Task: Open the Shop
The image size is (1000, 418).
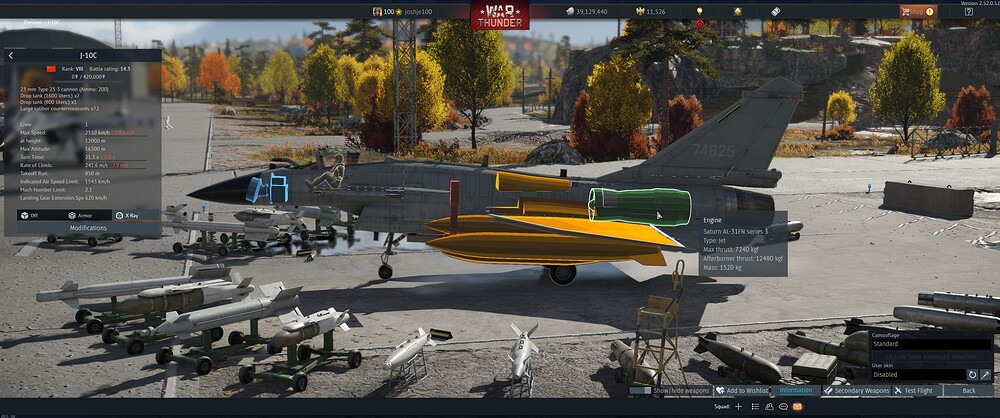Action: coord(917,12)
